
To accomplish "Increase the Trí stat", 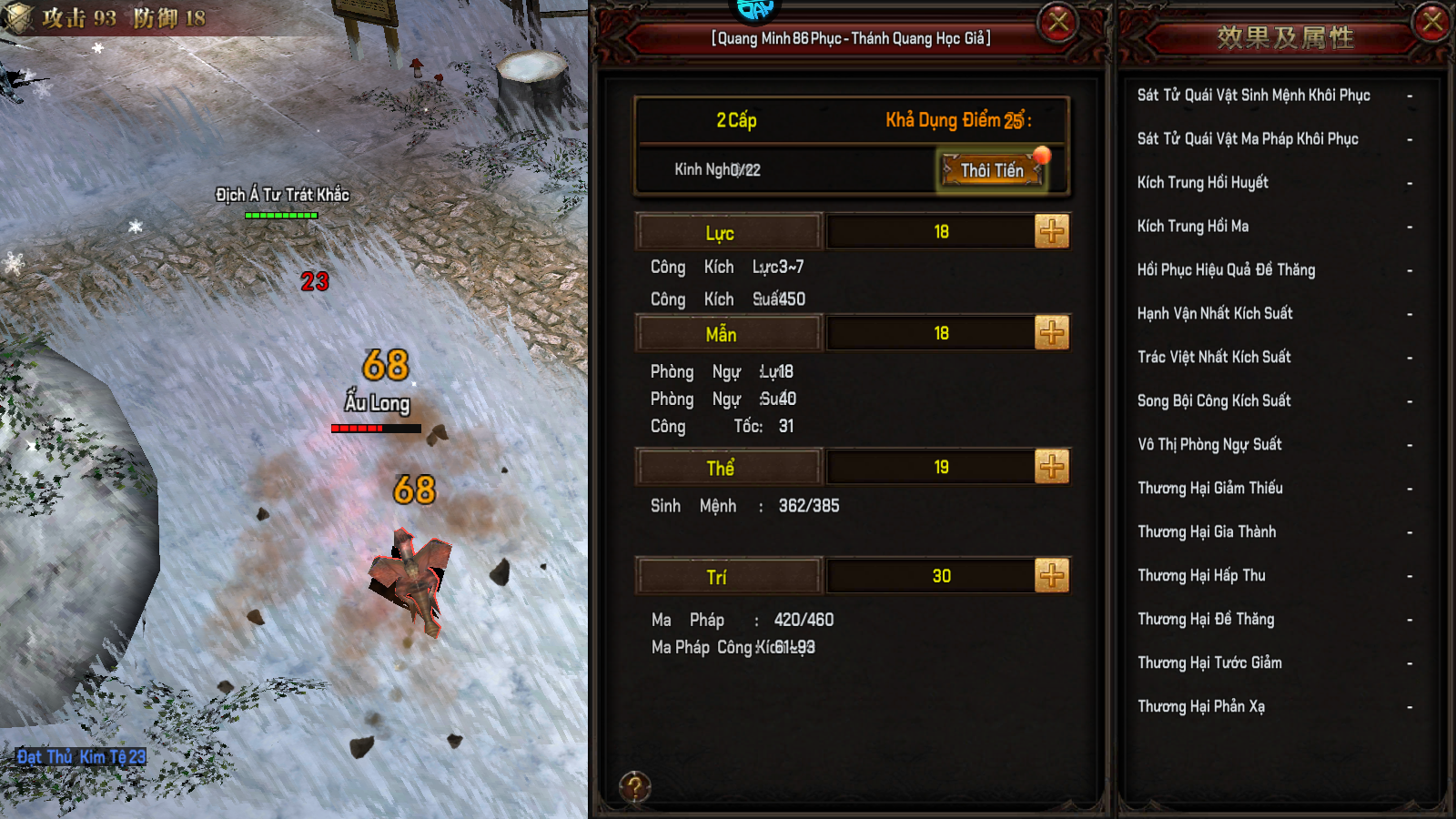I will [x=1052, y=575].
